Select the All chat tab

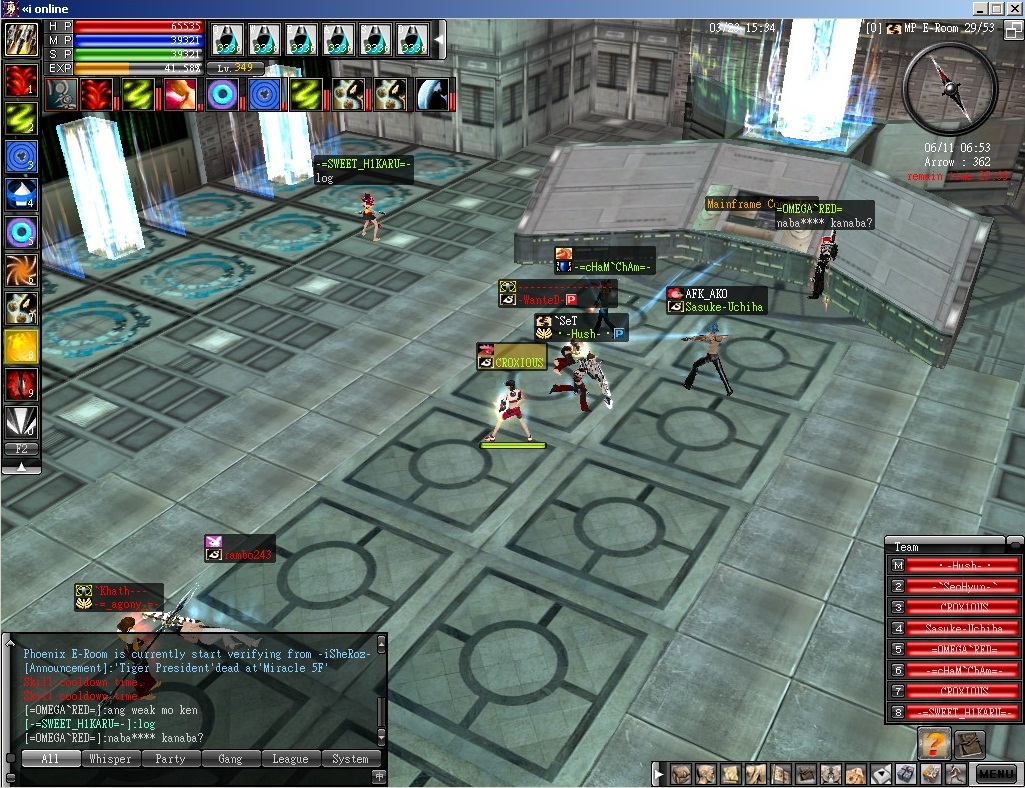pyautogui.click(x=50, y=759)
